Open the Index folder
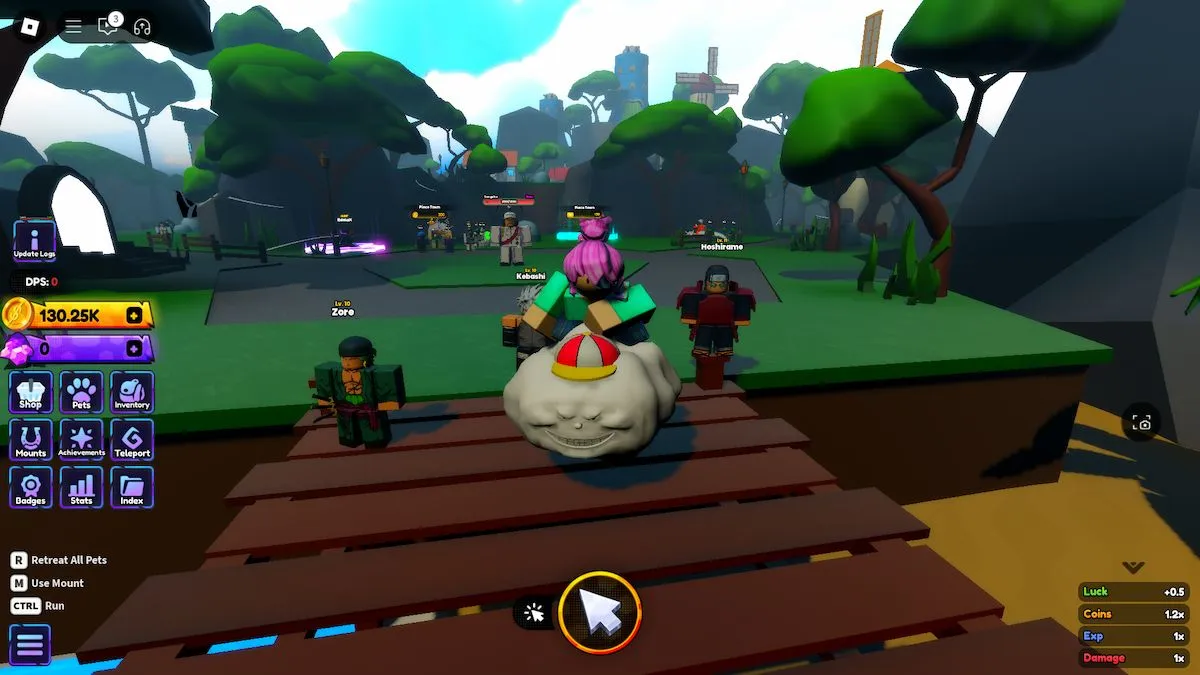 click(132, 488)
